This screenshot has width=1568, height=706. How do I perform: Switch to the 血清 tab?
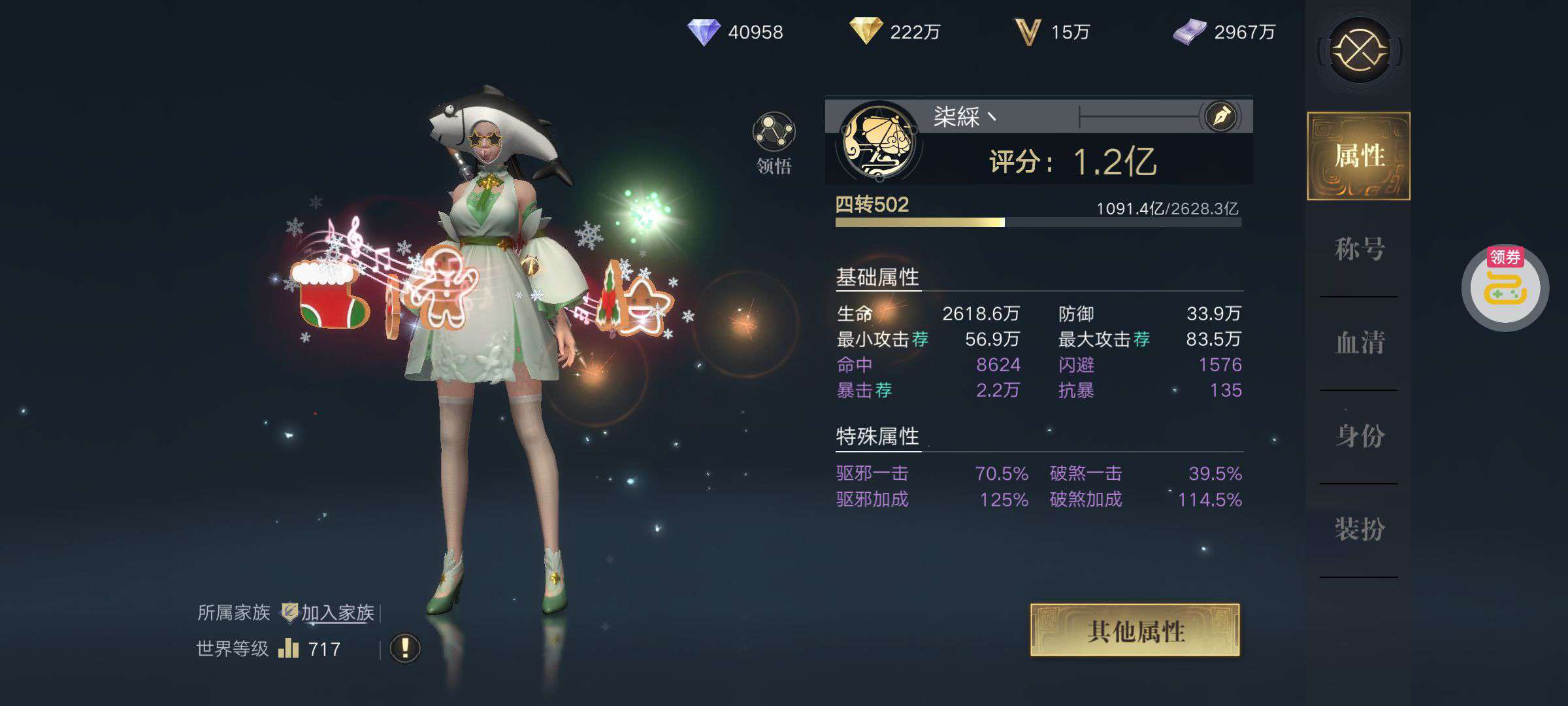point(1359,343)
